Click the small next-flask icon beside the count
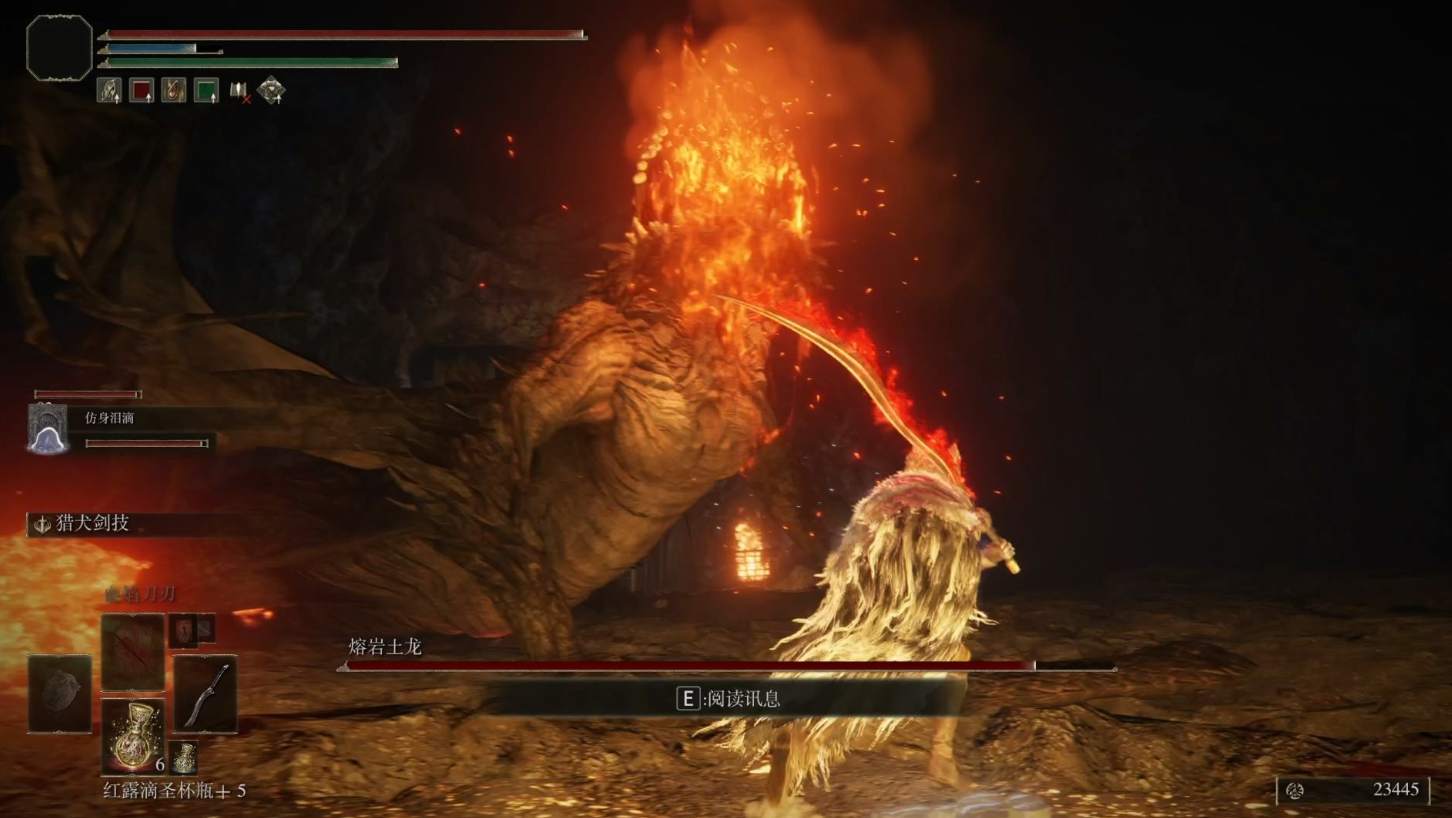The image size is (1452, 818). [182, 757]
